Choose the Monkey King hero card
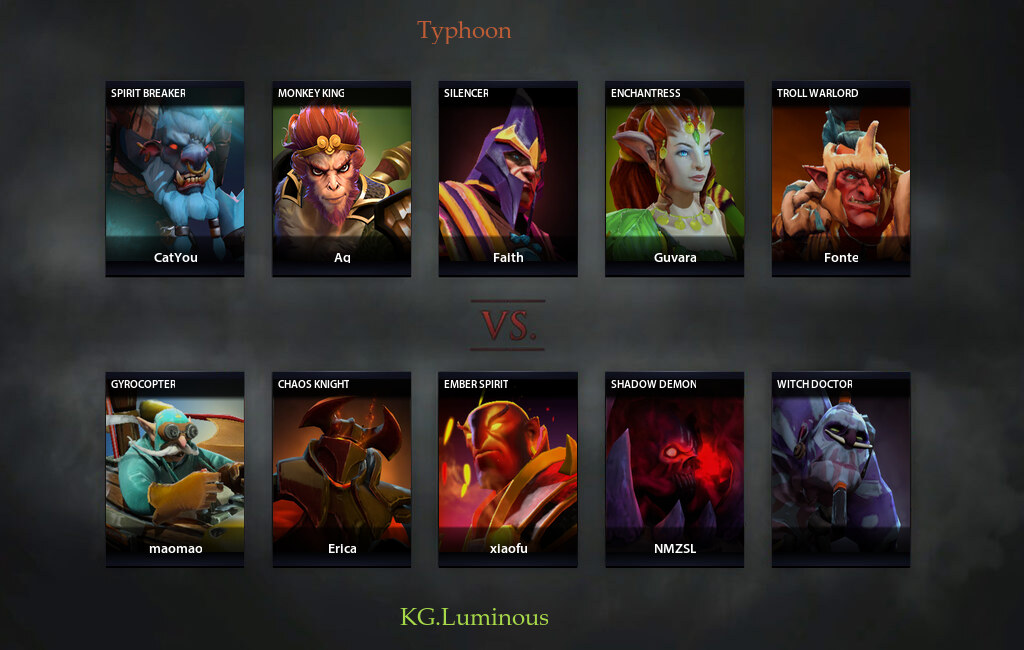The height and width of the screenshot is (650, 1024). tap(342, 178)
